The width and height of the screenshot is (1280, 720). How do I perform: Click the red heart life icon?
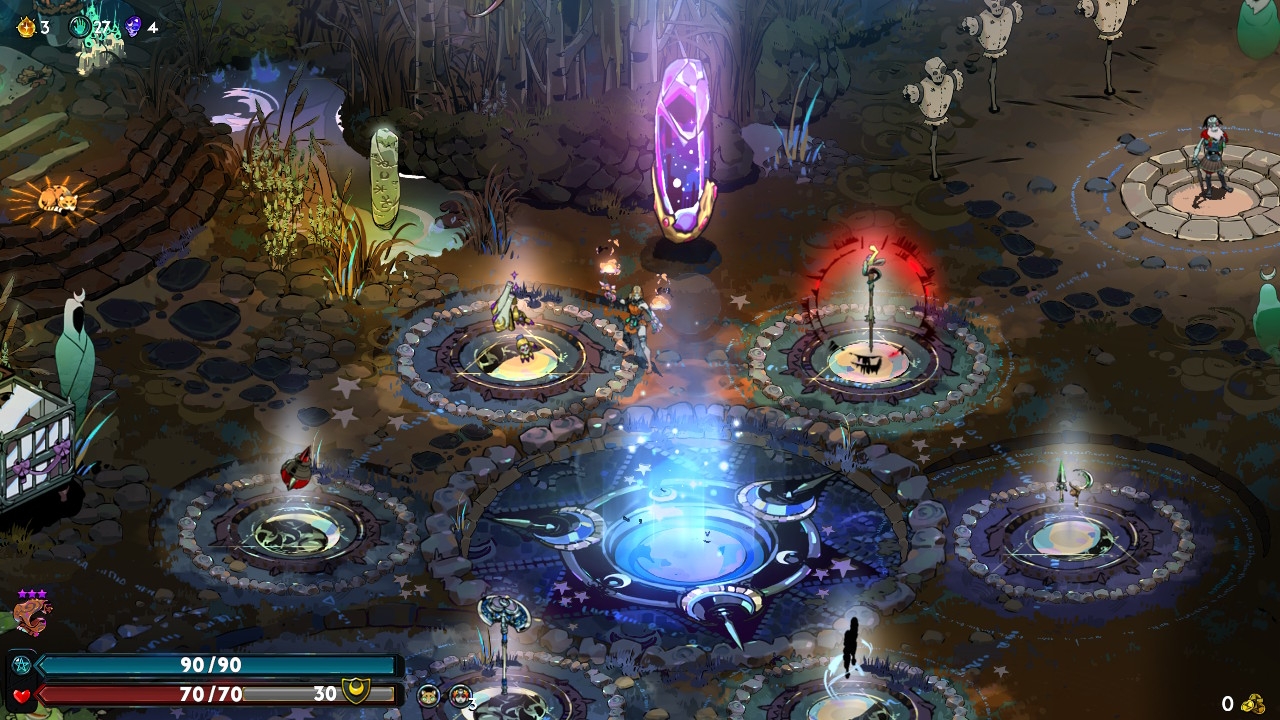[21, 695]
